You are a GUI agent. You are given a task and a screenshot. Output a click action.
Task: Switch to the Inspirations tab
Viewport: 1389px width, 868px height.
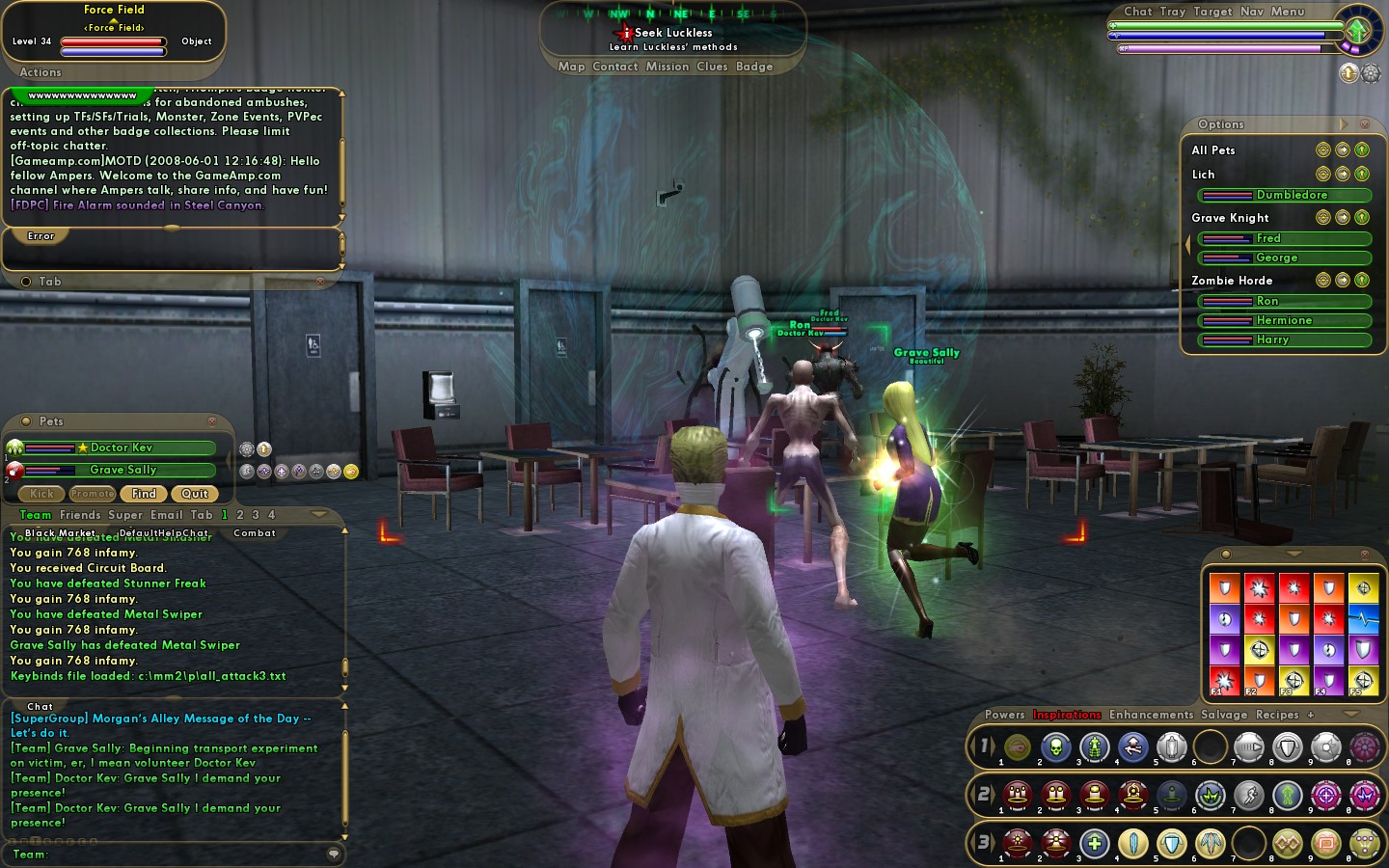coord(1067,715)
